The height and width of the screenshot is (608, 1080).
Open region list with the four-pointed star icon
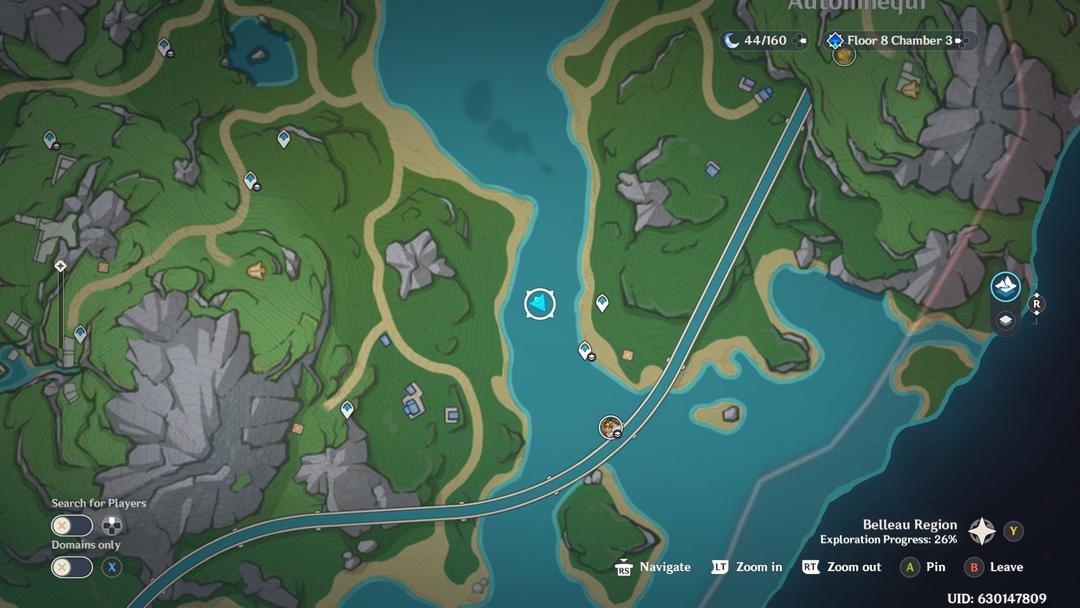982,531
